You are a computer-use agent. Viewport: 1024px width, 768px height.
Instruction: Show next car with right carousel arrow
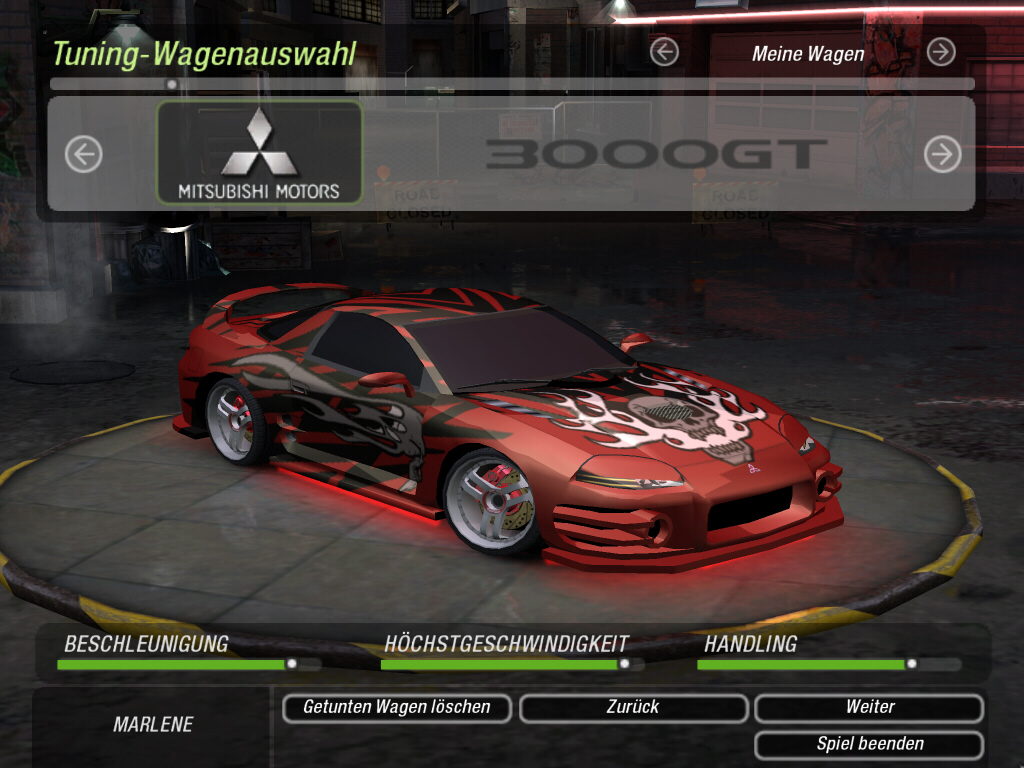click(x=942, y=154)
